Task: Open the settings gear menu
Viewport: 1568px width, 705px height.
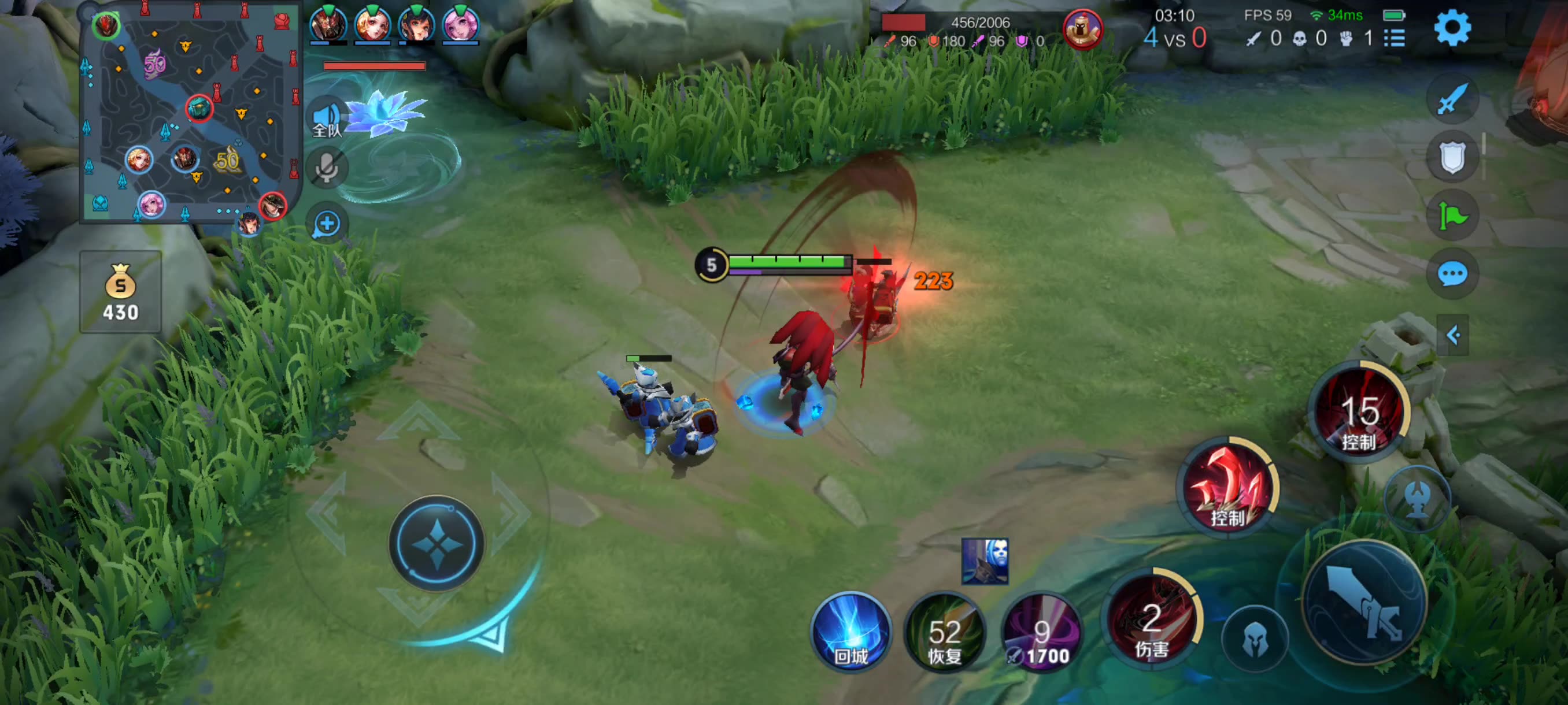Action: pyautogui.click(x=1452, y=27)
